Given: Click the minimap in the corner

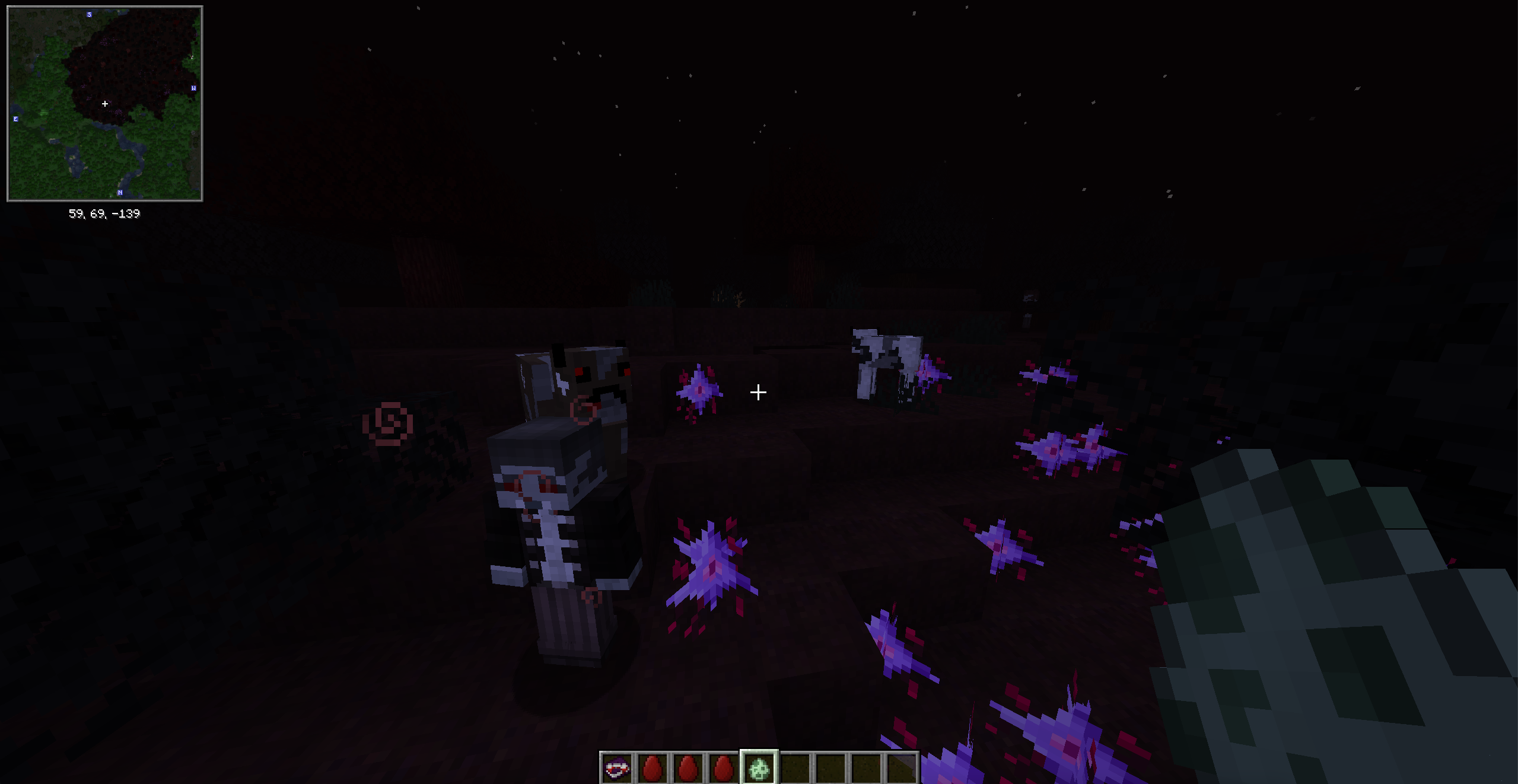Looking at the screenshot, I should click(105, 104).
